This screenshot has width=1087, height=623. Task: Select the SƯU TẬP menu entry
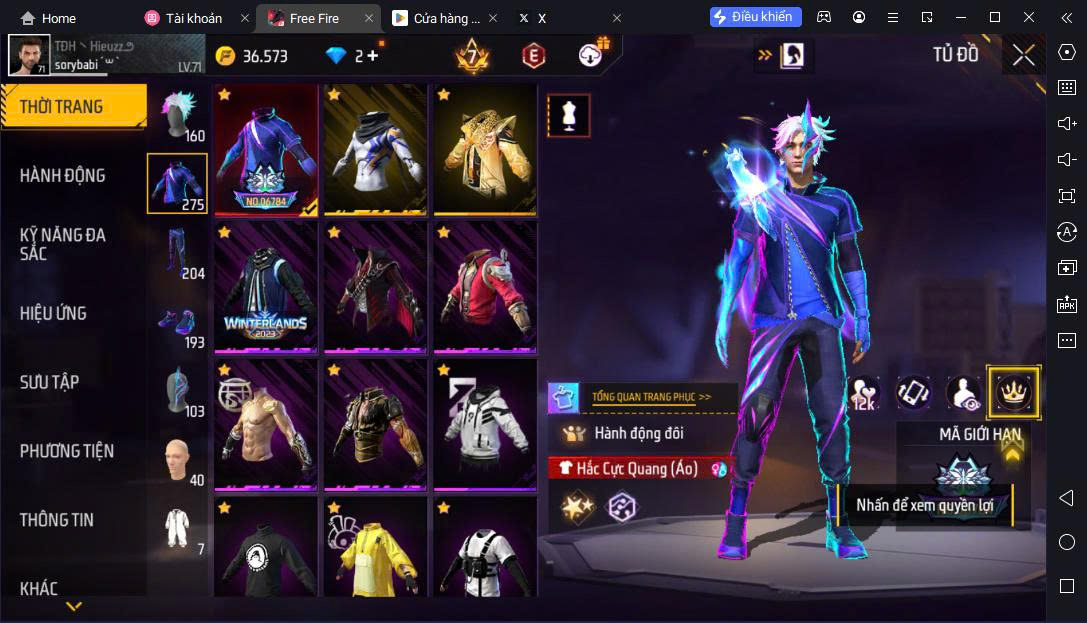pos(50,382)
